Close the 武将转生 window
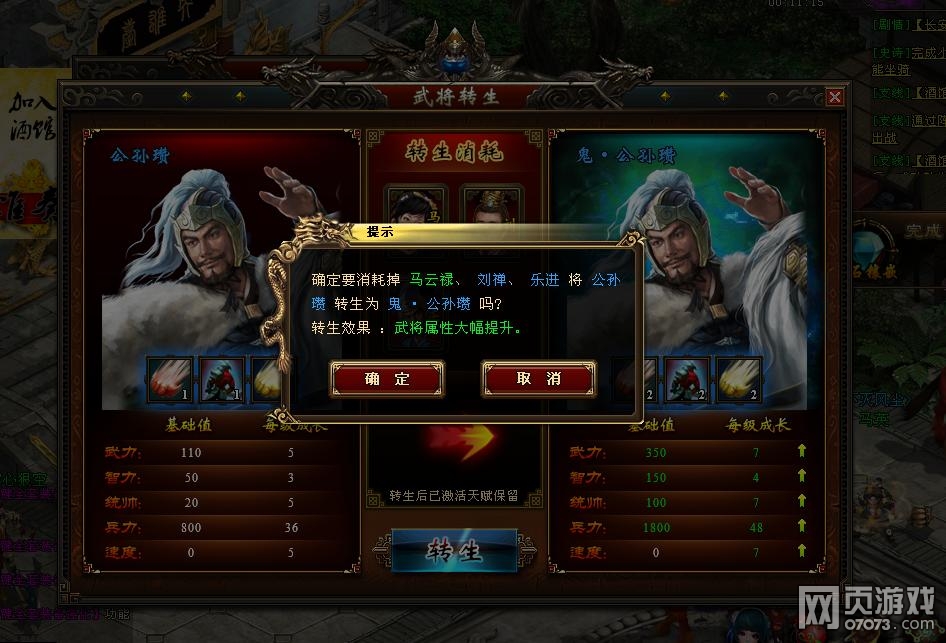This screenshot has height=643, width=946. [834, 97]
